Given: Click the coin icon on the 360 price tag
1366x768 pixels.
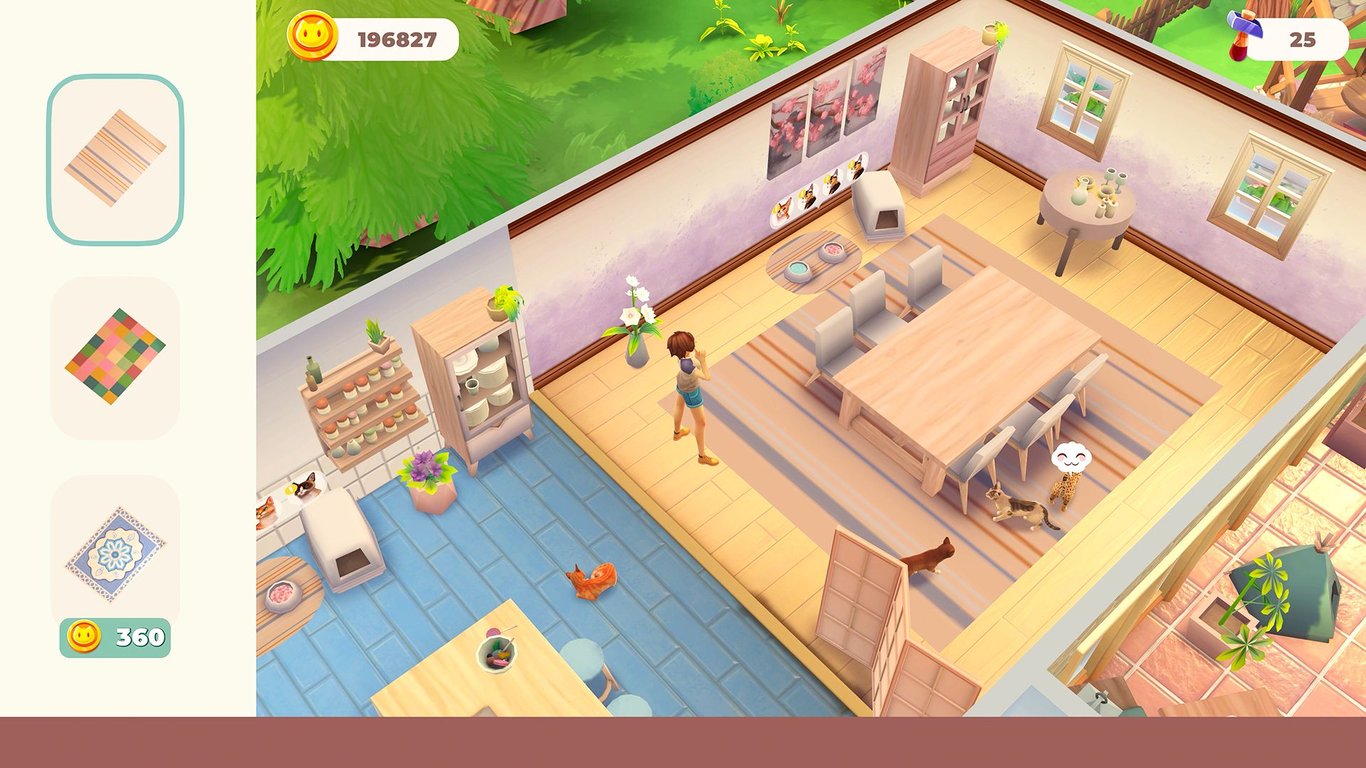Looking at the screenshot, I should 86,633.
